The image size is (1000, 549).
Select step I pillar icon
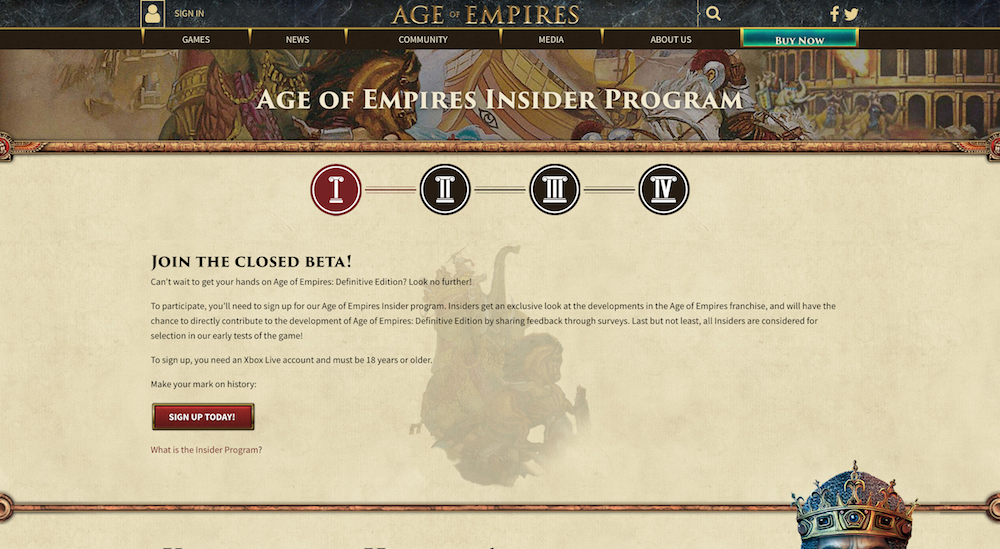click(336, 190)
